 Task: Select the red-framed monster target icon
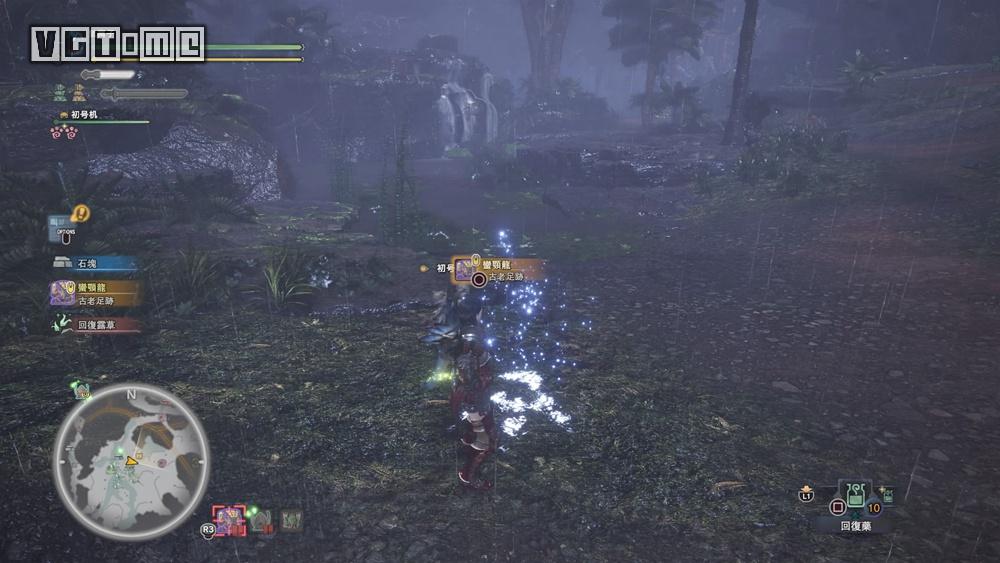coord(229,520)
